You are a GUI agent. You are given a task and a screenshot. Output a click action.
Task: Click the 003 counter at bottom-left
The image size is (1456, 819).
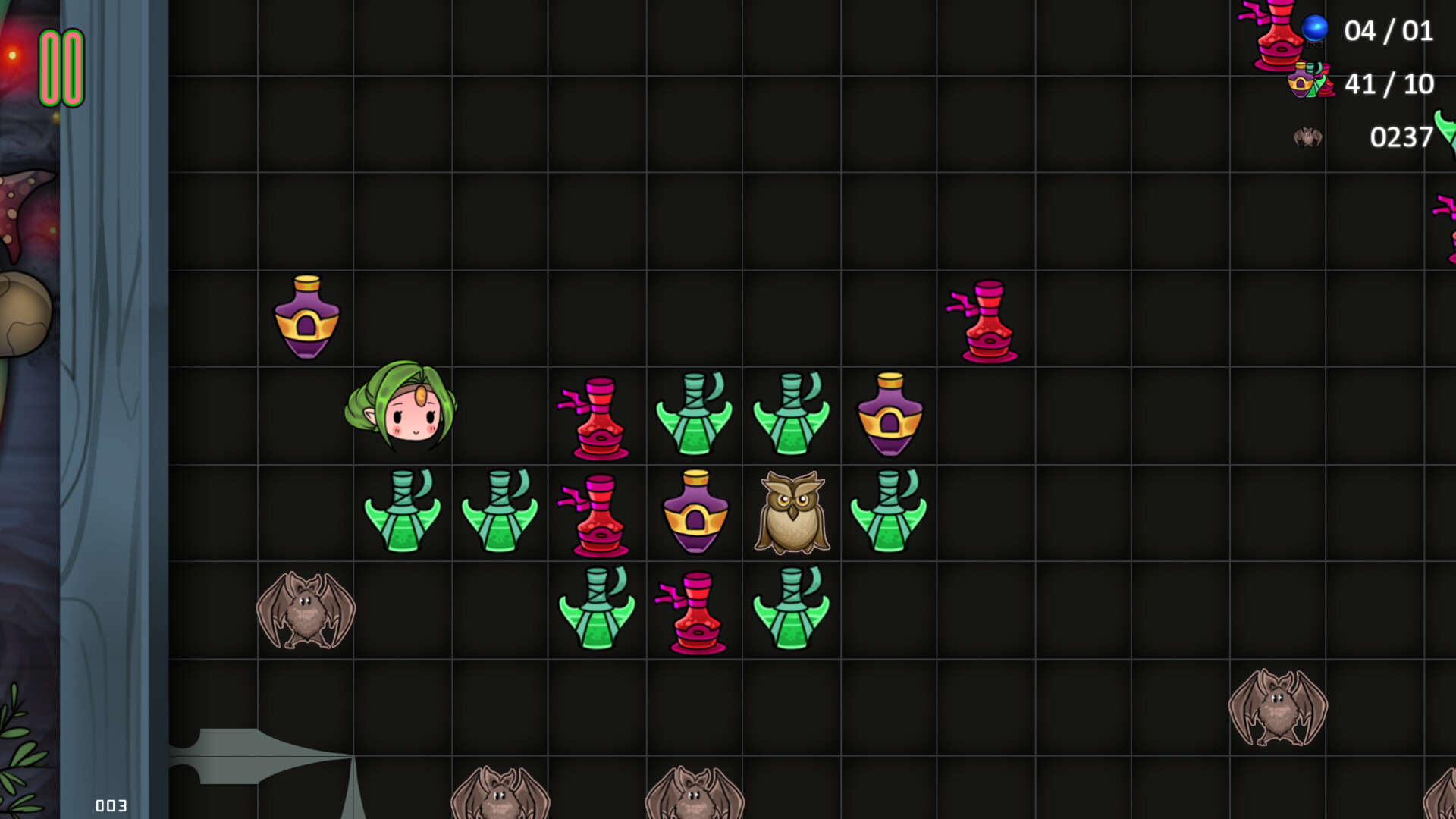coord(111,805)
